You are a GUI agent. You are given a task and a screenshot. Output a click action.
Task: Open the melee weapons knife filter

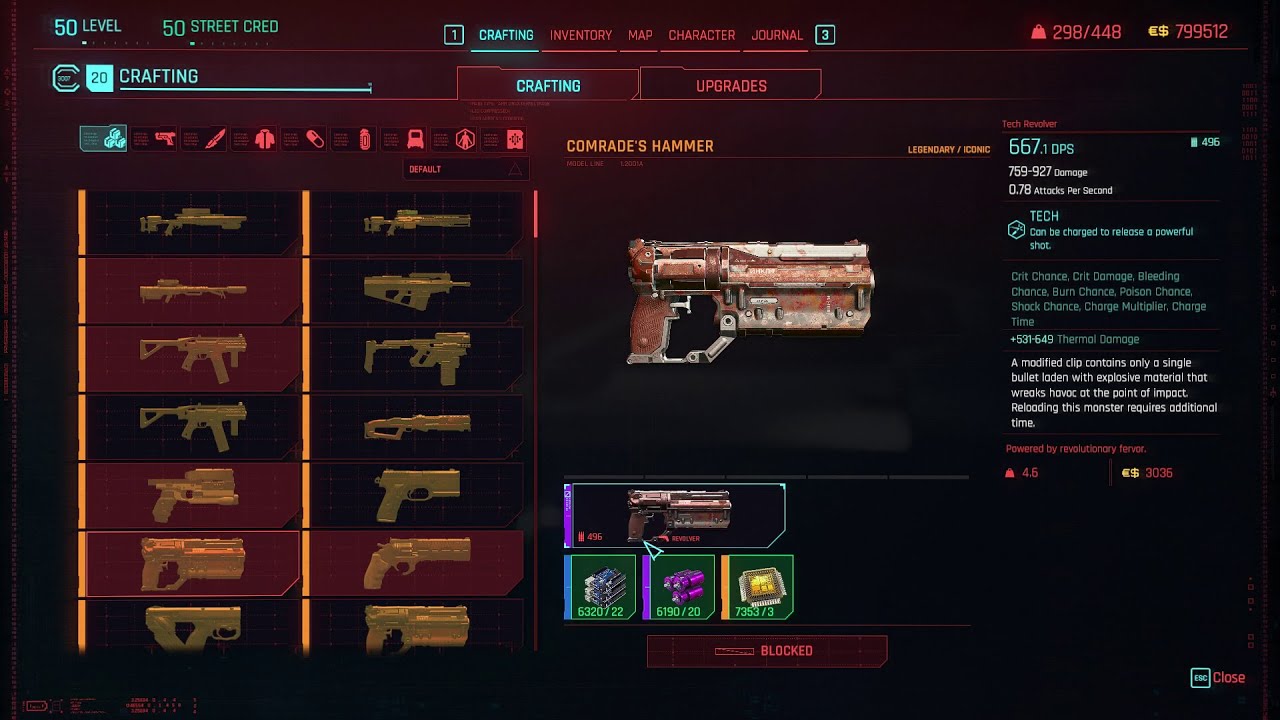212,139
